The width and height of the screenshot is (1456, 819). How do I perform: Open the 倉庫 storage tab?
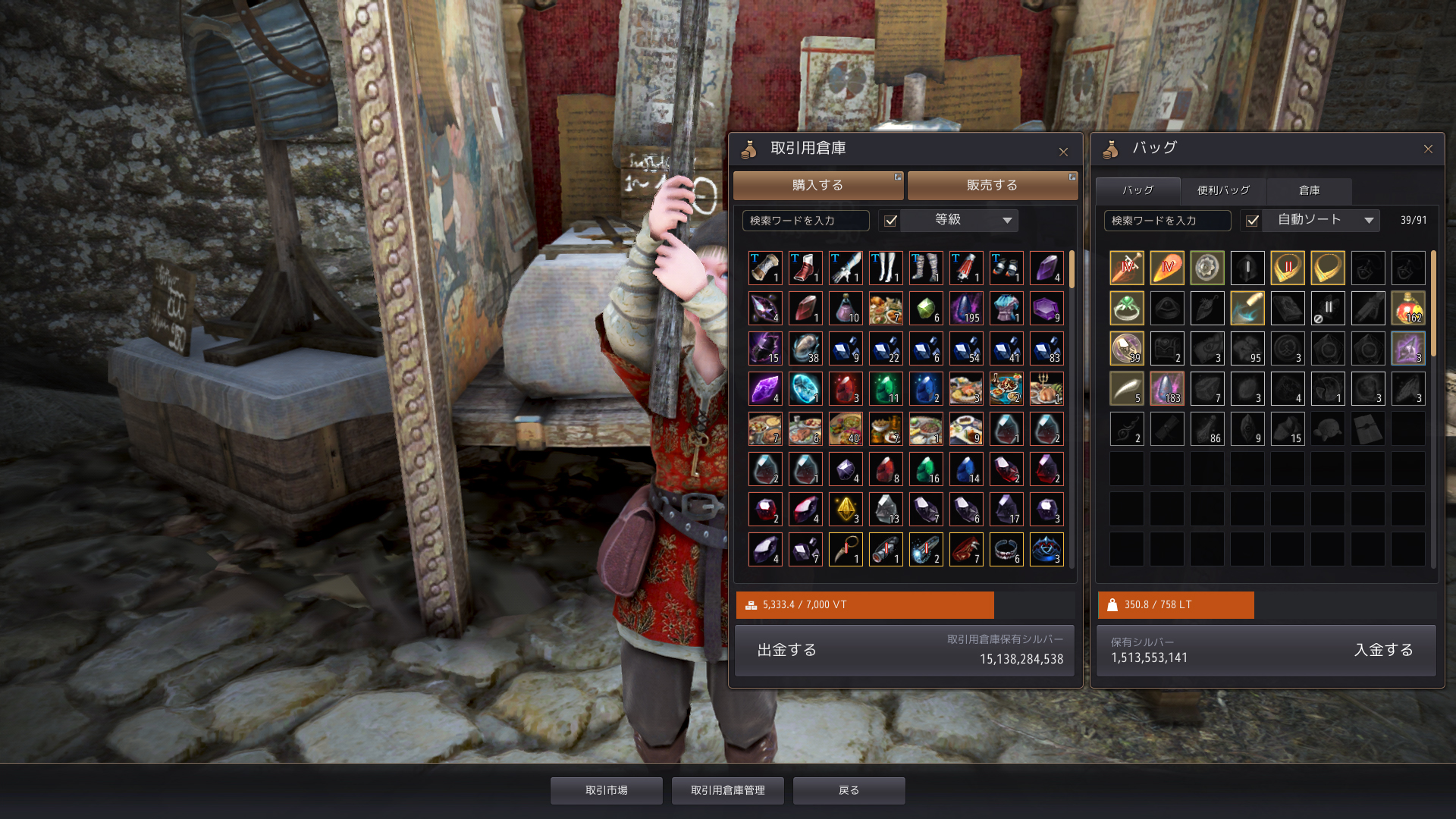(x=1309, y=190)
